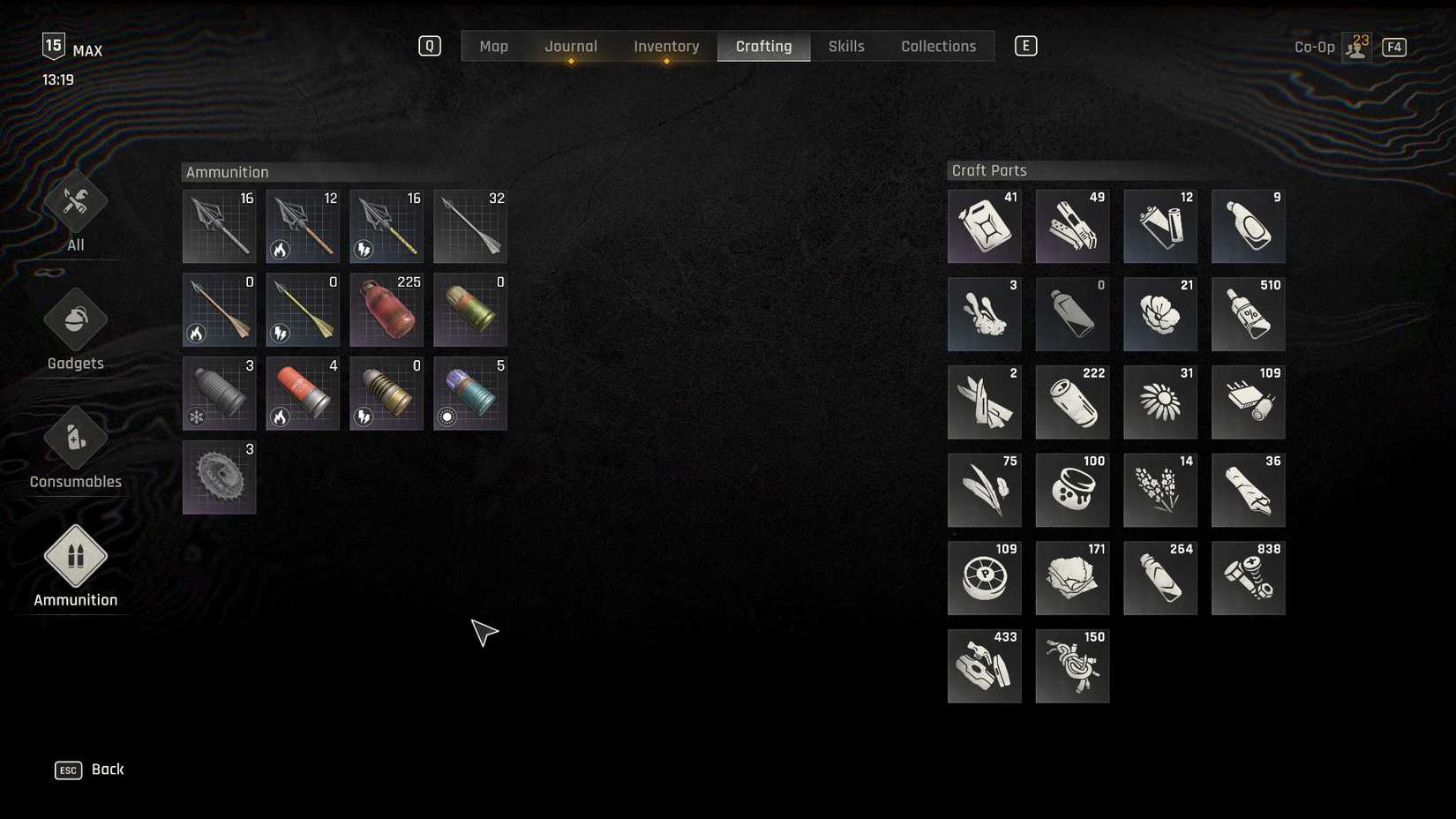Image resolution: width=1456 pixels, height=819 pixels.
Task: Select the Ammunition crafting category
Action: (x=75, y=565)
